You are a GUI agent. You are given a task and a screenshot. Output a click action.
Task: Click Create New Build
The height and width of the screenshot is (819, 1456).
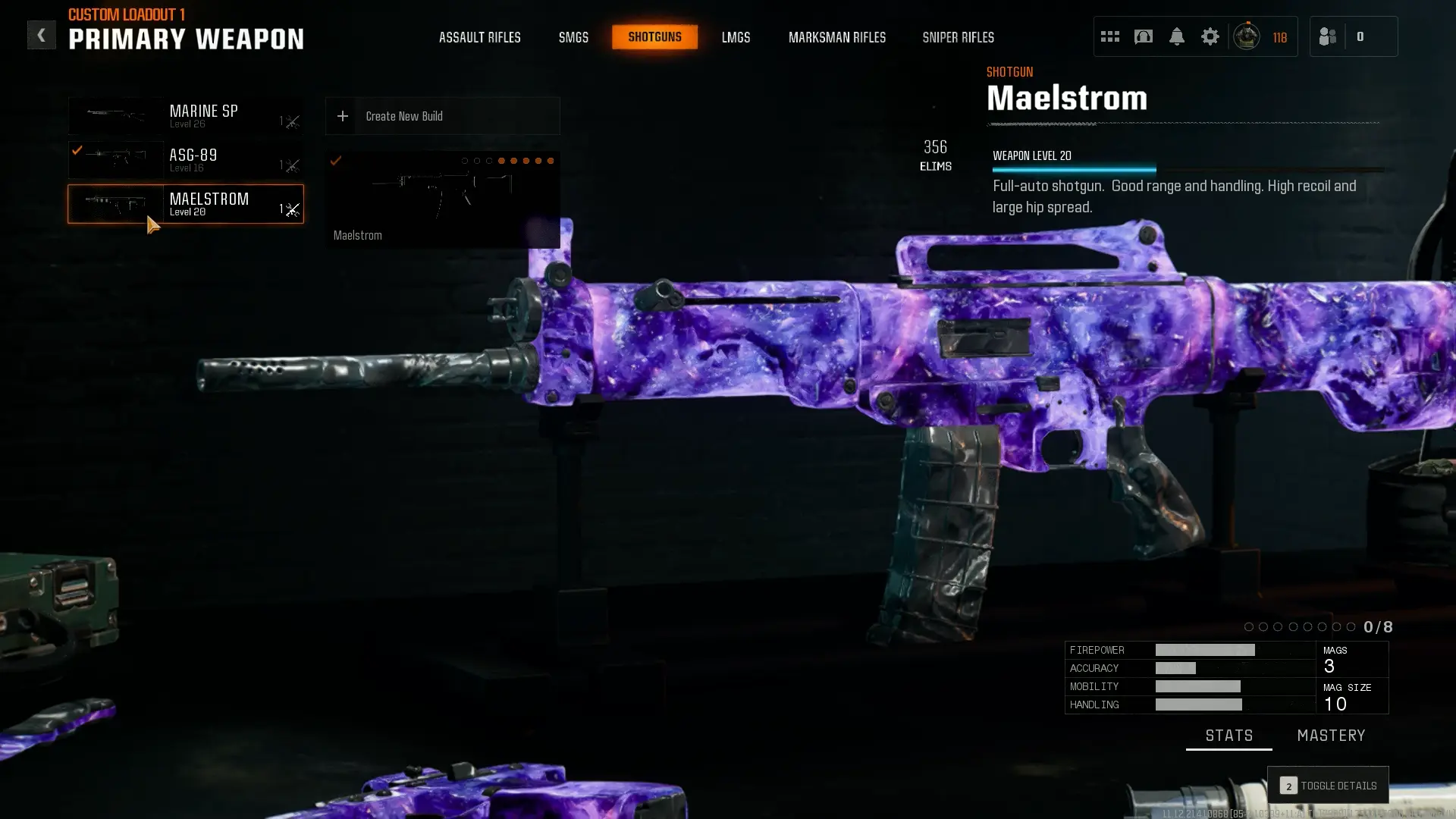(x=442, y=116)
